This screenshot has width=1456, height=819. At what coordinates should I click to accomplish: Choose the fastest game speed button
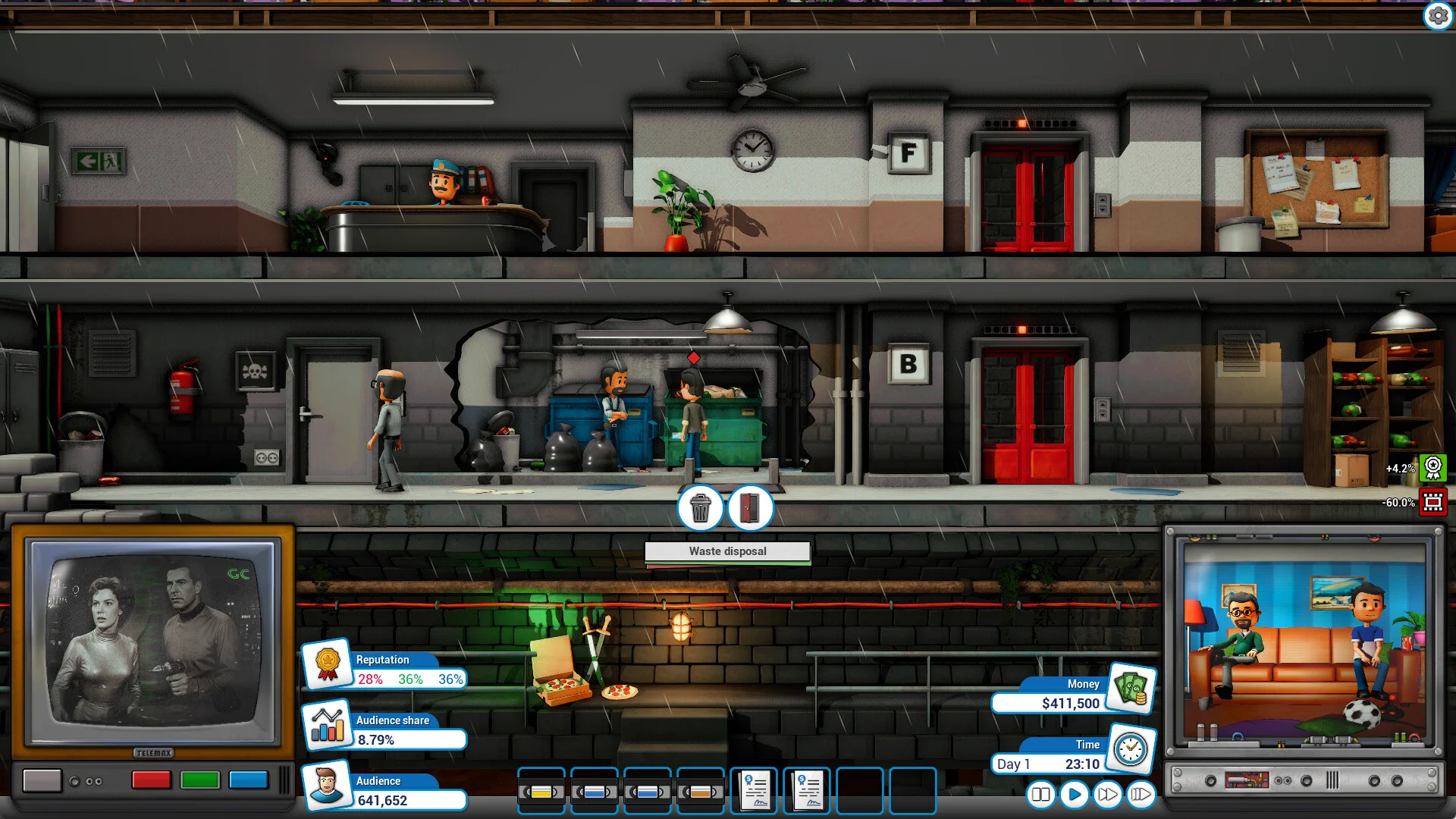1141,795
